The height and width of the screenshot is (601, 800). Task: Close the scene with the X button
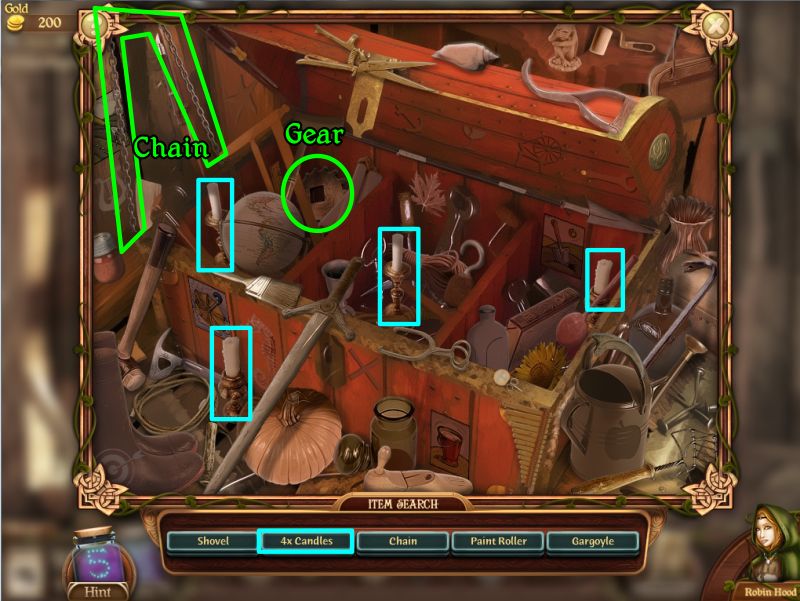coord(714,25)
